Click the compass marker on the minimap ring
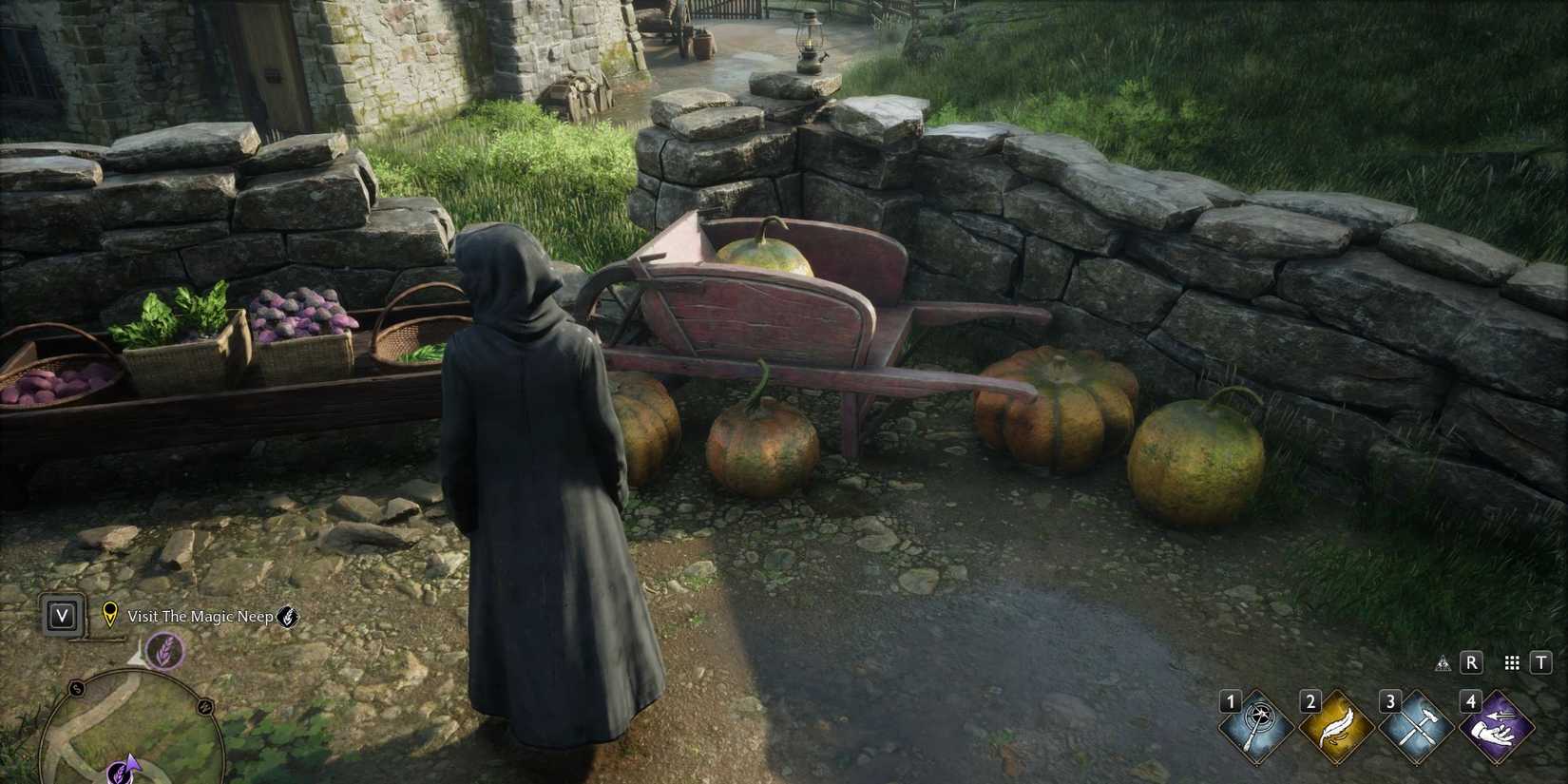The height and width of the screenshot is (784, 1568). [76, 690]
